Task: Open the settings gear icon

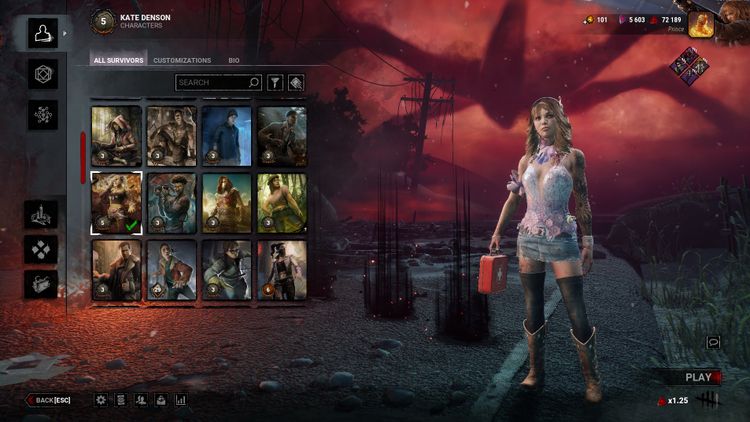Action: (101, 400)
